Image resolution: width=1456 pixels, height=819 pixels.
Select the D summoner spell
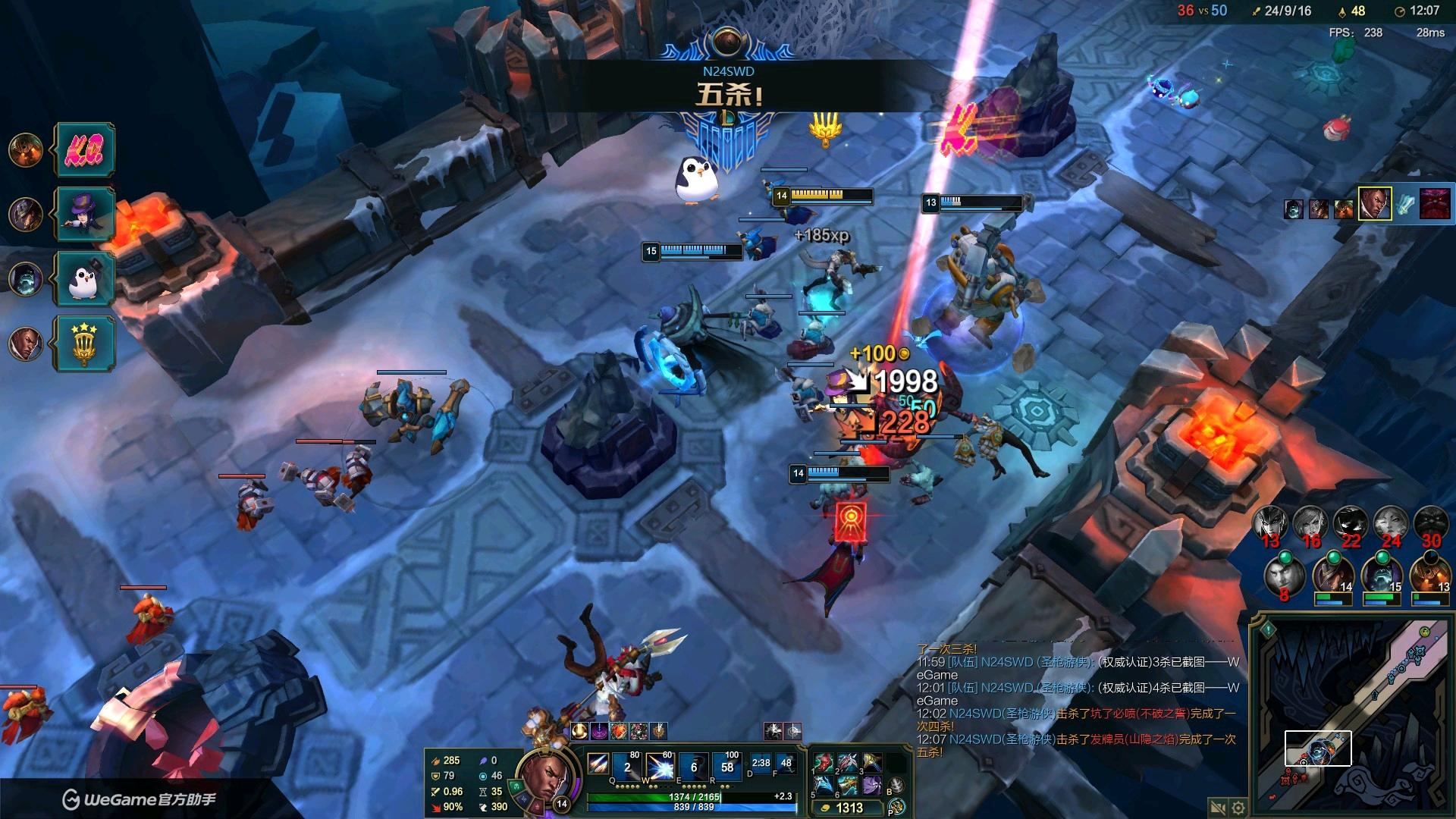click(x=761, y=764)
